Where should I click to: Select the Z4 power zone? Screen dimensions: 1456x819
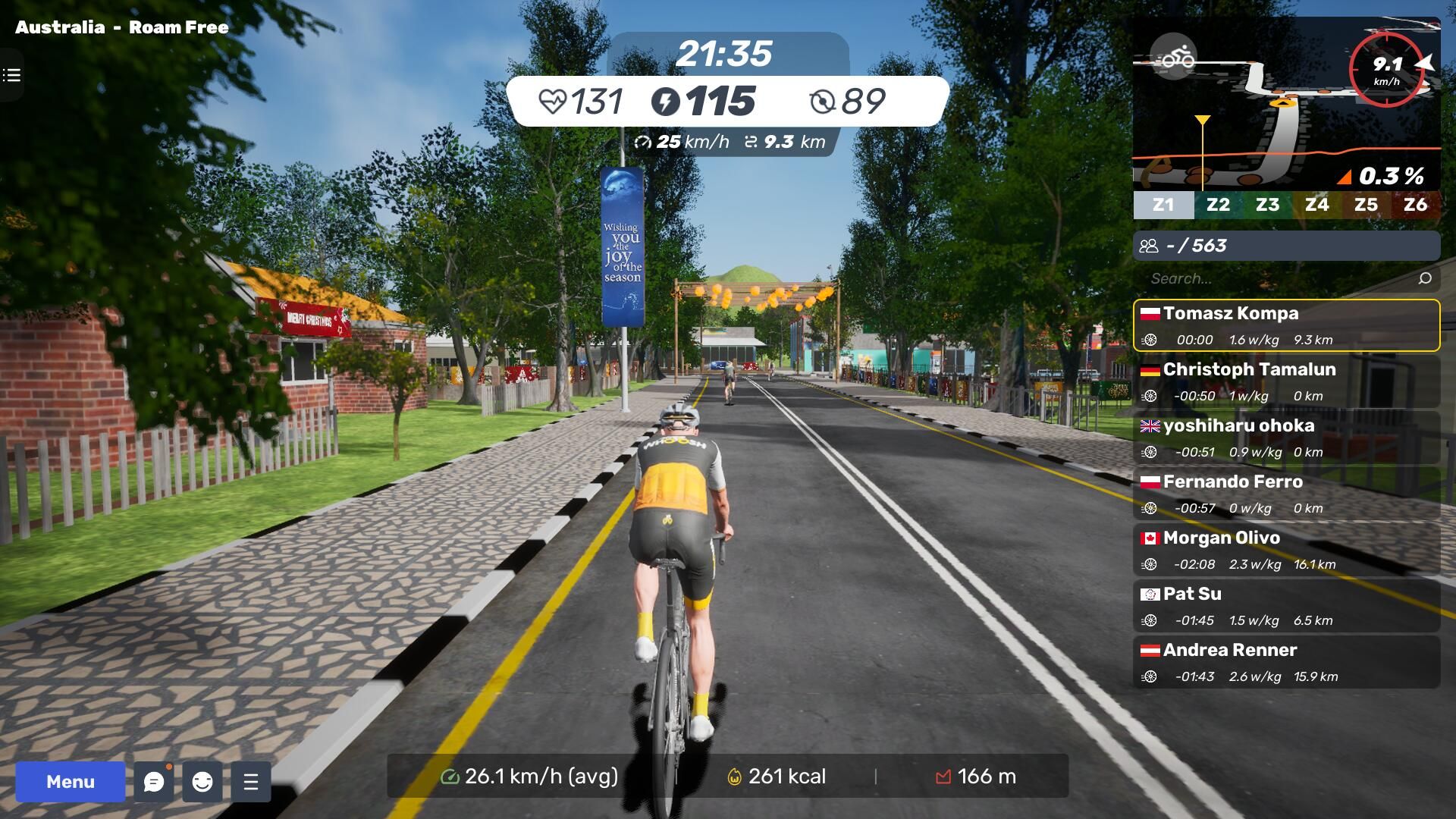[1316, 205]
